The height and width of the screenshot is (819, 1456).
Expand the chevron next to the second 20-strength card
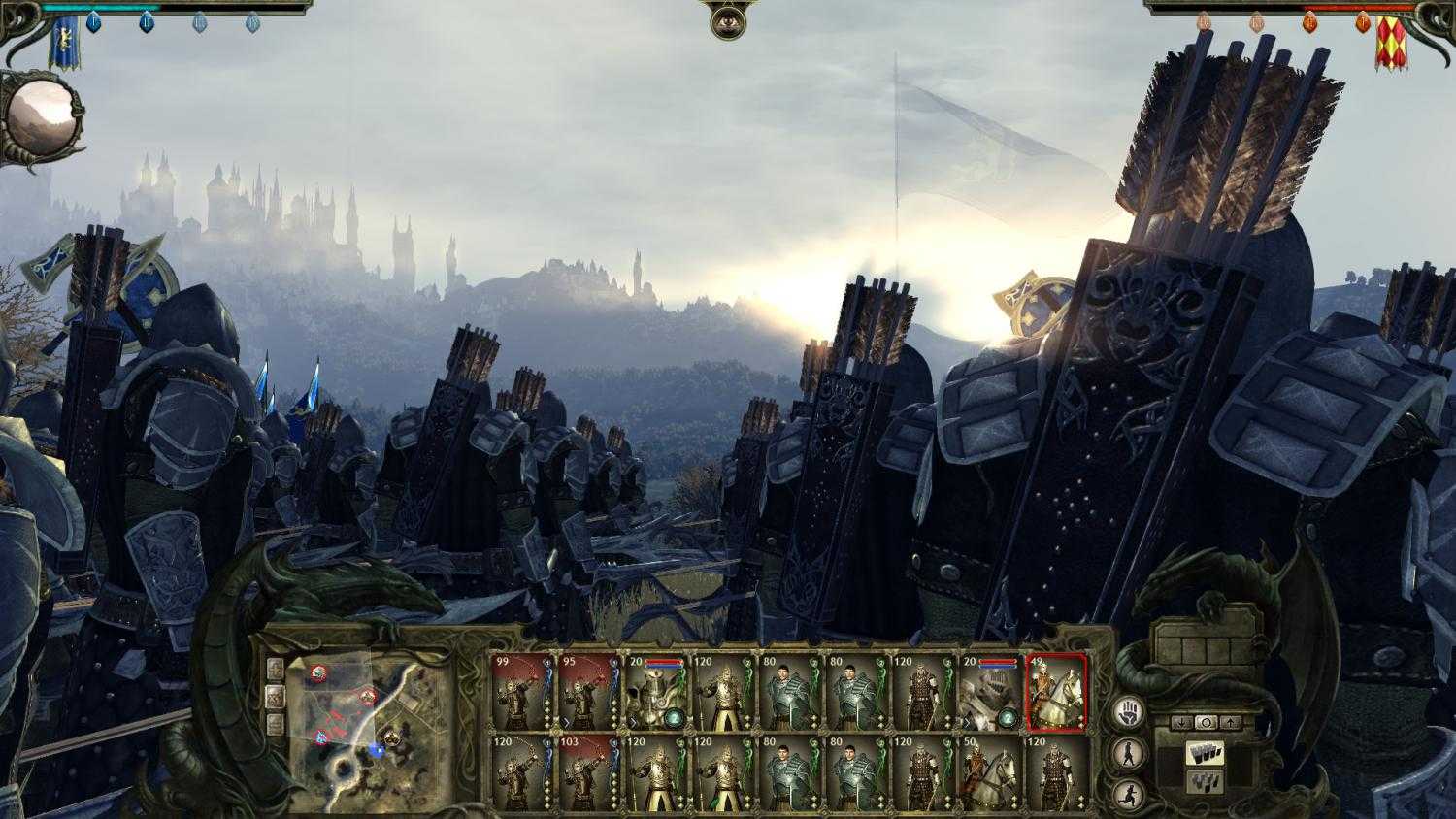[x=966, y=721]
